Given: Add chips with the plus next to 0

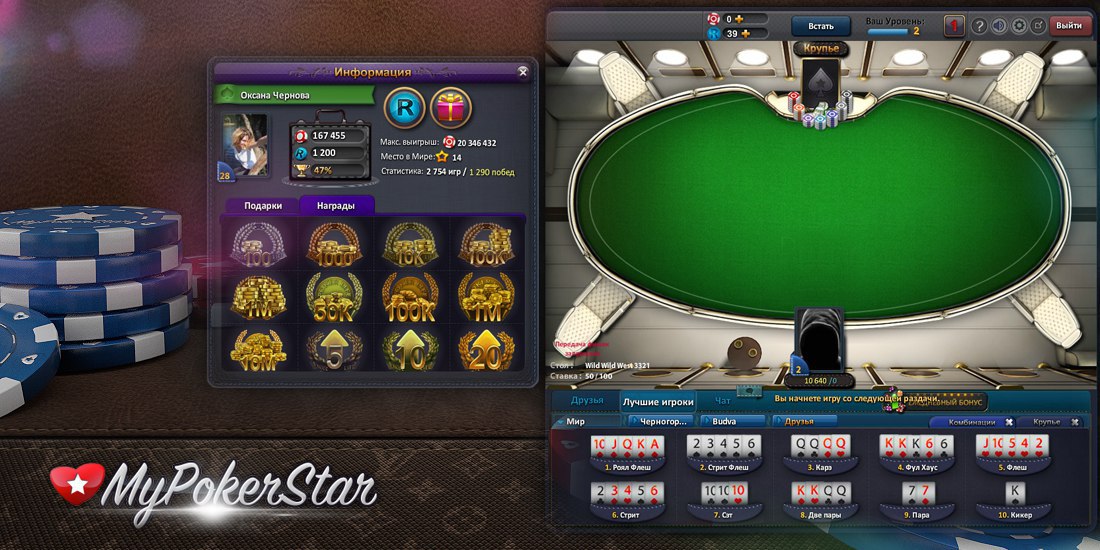Looking at the screenshot, I should (741, 18).
